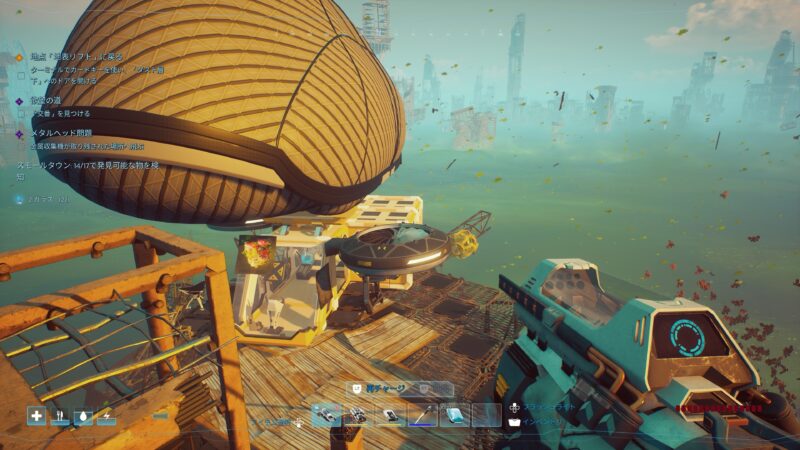Choose the staff-shaped tool in the hotbar

point(422,415)
